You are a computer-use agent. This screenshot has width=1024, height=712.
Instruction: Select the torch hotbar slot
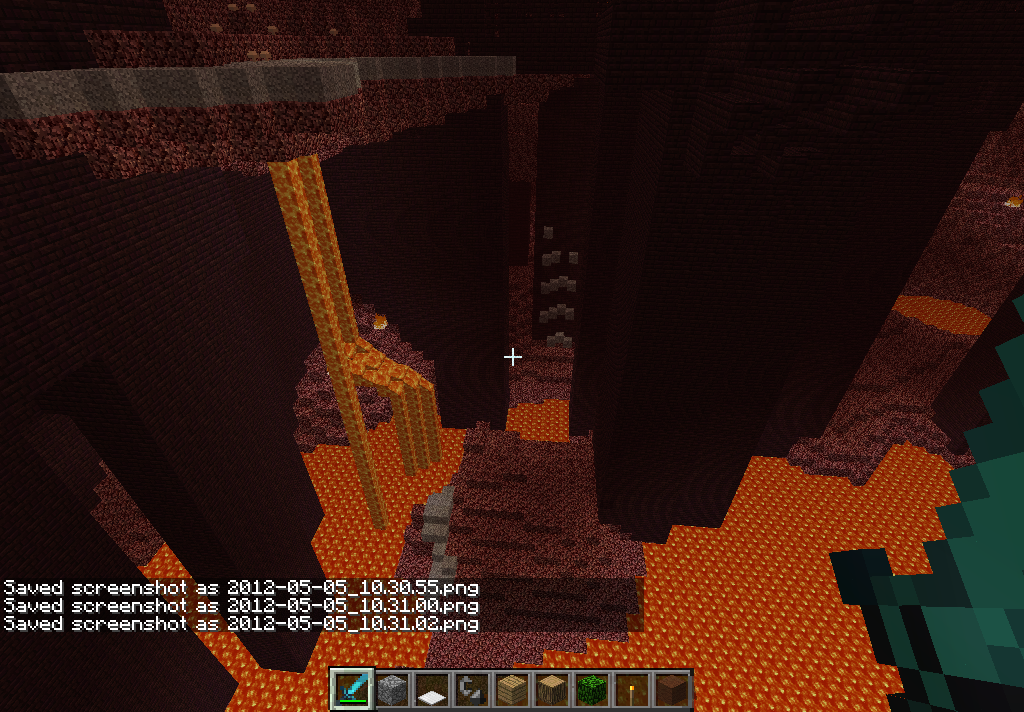tap(632, 690)
